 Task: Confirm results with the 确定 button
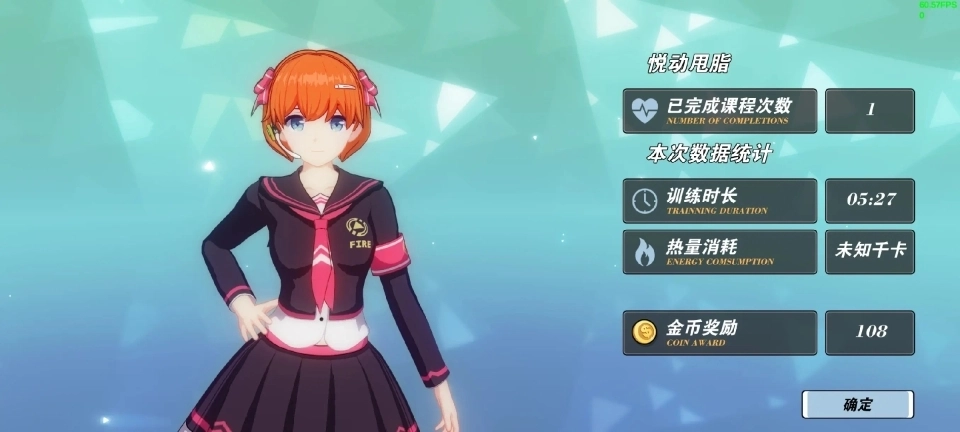[x=857, y=404]
